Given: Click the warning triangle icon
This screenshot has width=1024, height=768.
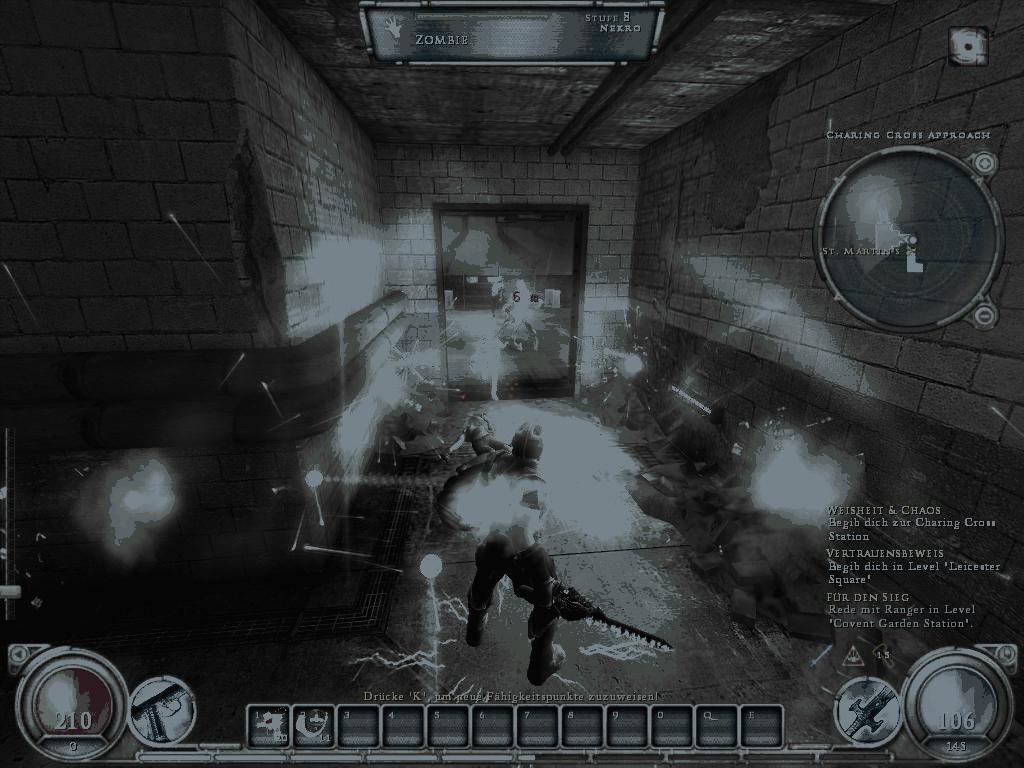Looking at the screenshot, I should click(855, 656).
